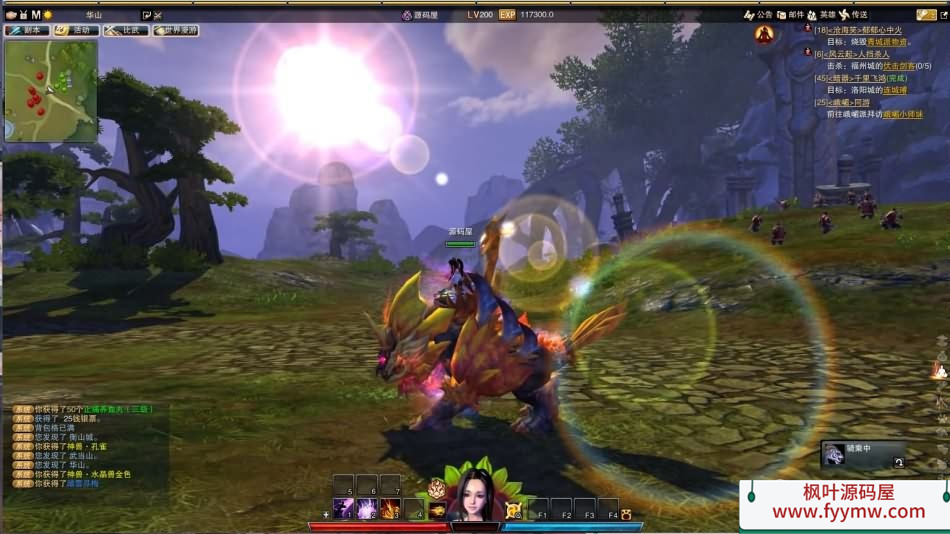Open the 英雄 hero panel
This screenshot has height=534, width=950.
click(x=821, y=15)
